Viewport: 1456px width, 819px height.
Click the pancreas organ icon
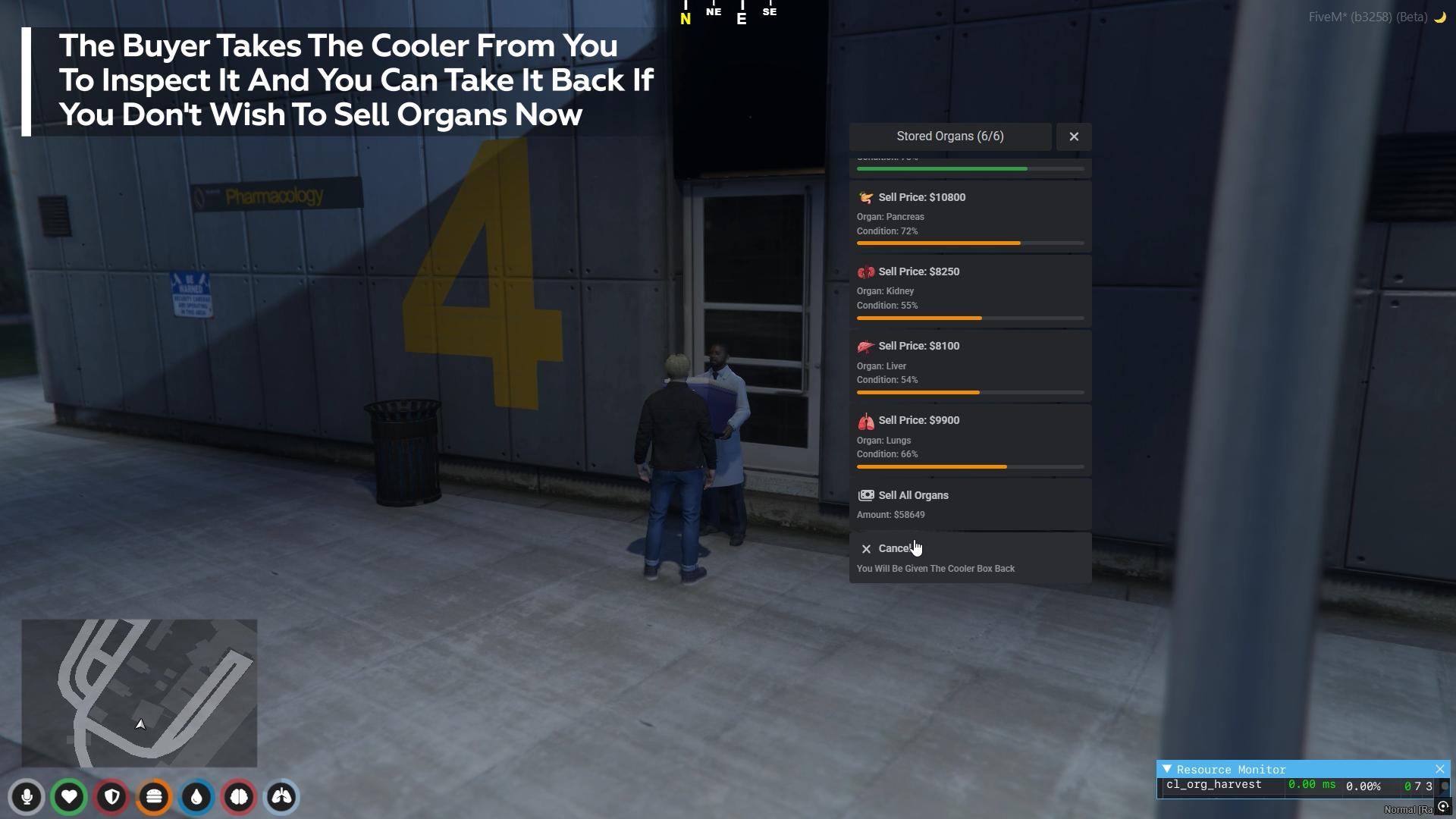click(x=865, y=196)
